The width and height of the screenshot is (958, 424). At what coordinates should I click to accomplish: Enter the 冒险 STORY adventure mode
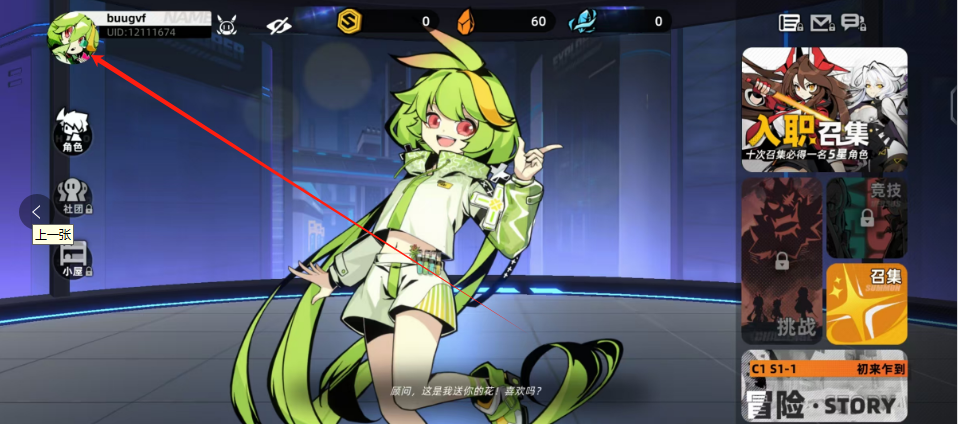pos(824,386)
